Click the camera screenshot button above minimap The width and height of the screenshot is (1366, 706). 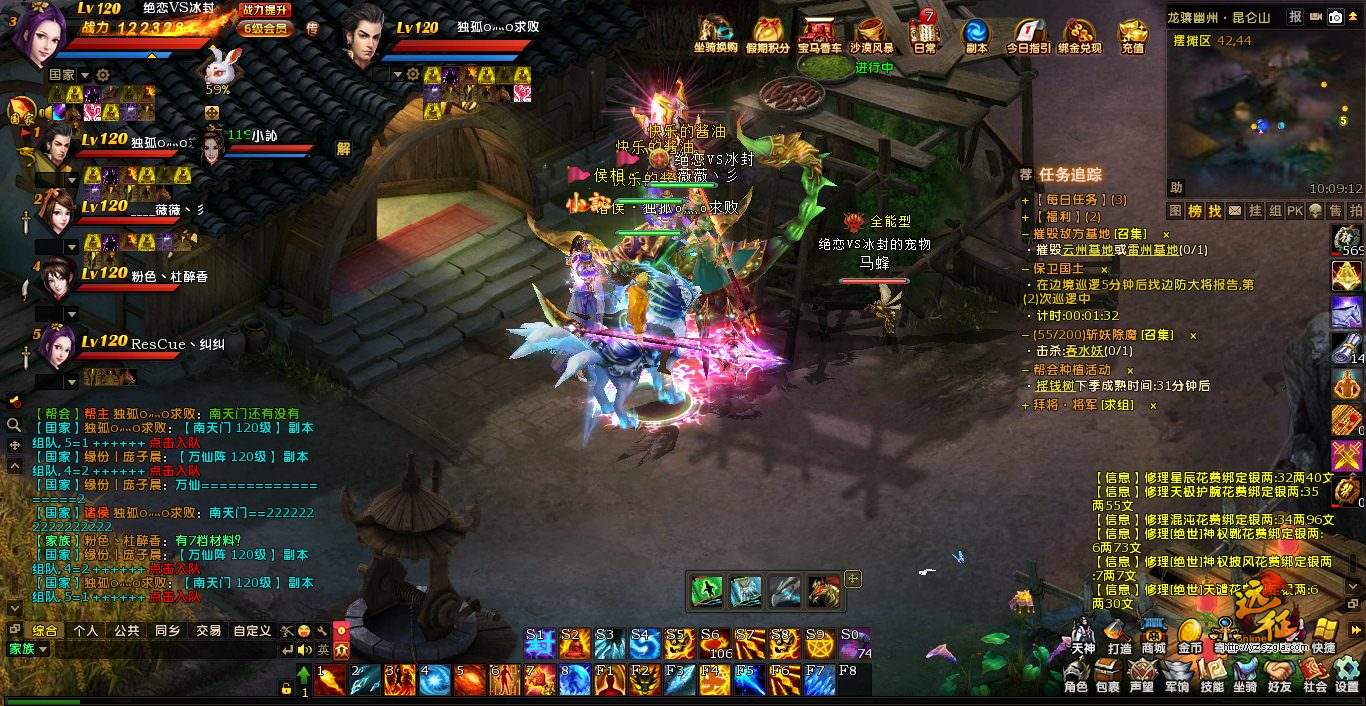coord(1334,17)
